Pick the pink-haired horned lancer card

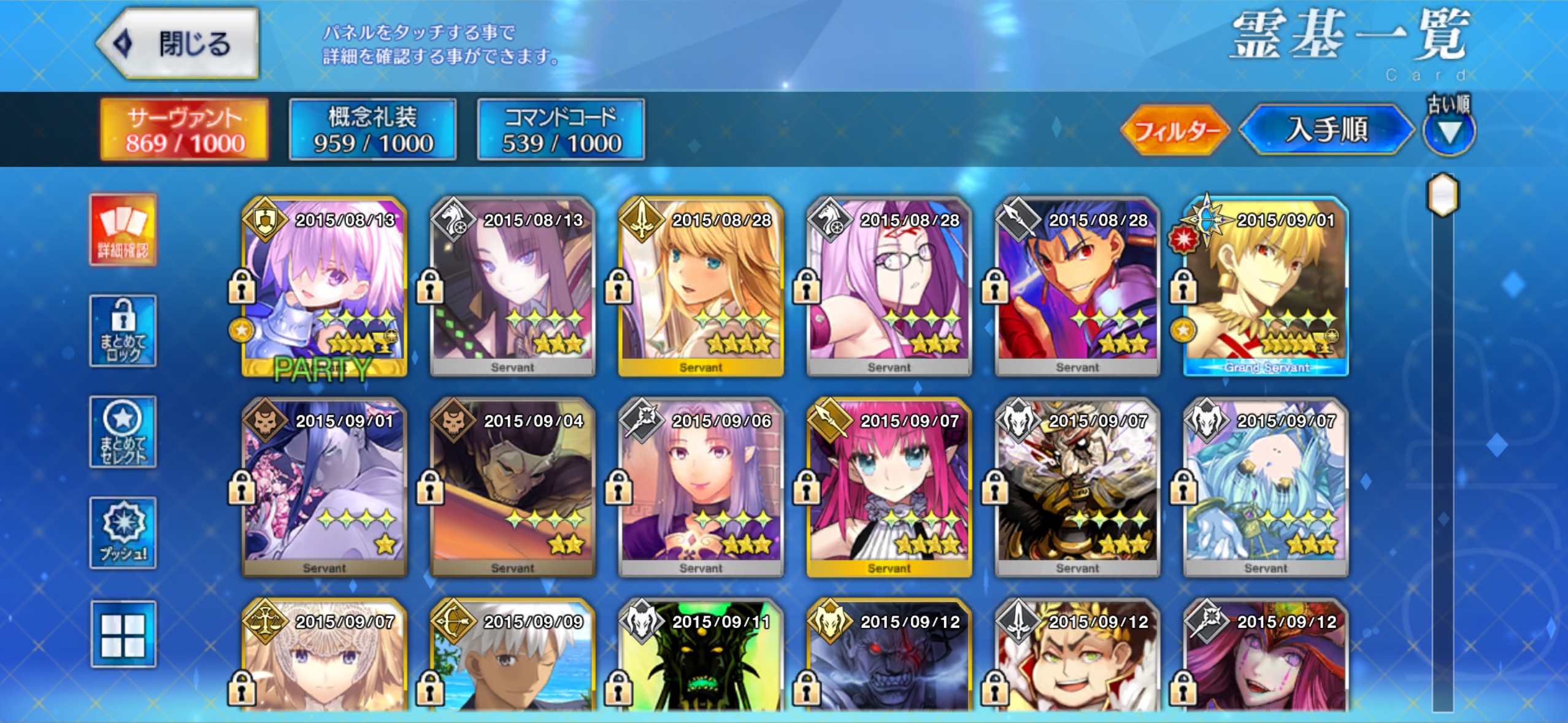[x=889, y=488]
